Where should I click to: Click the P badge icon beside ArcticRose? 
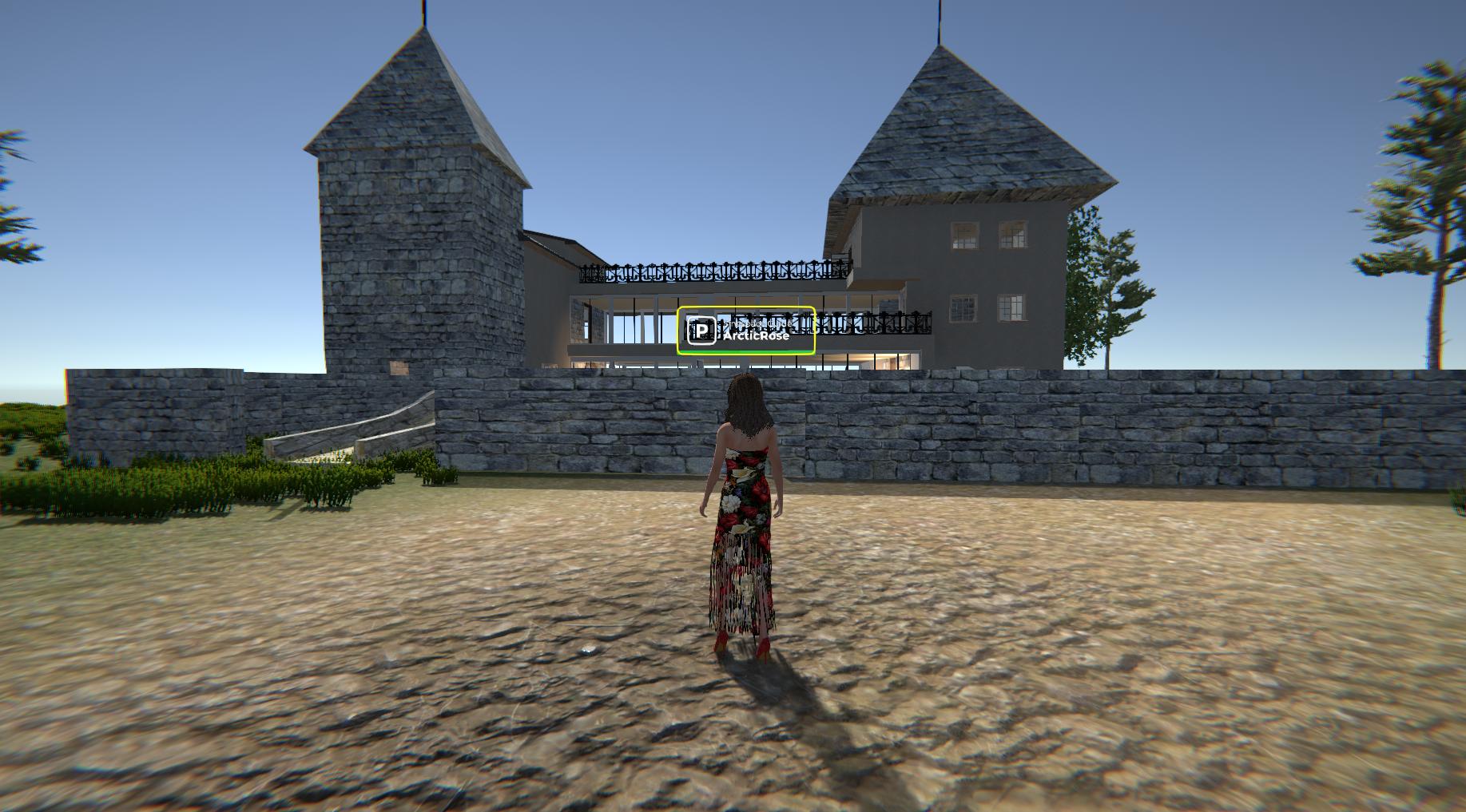[x=701, y=331]
